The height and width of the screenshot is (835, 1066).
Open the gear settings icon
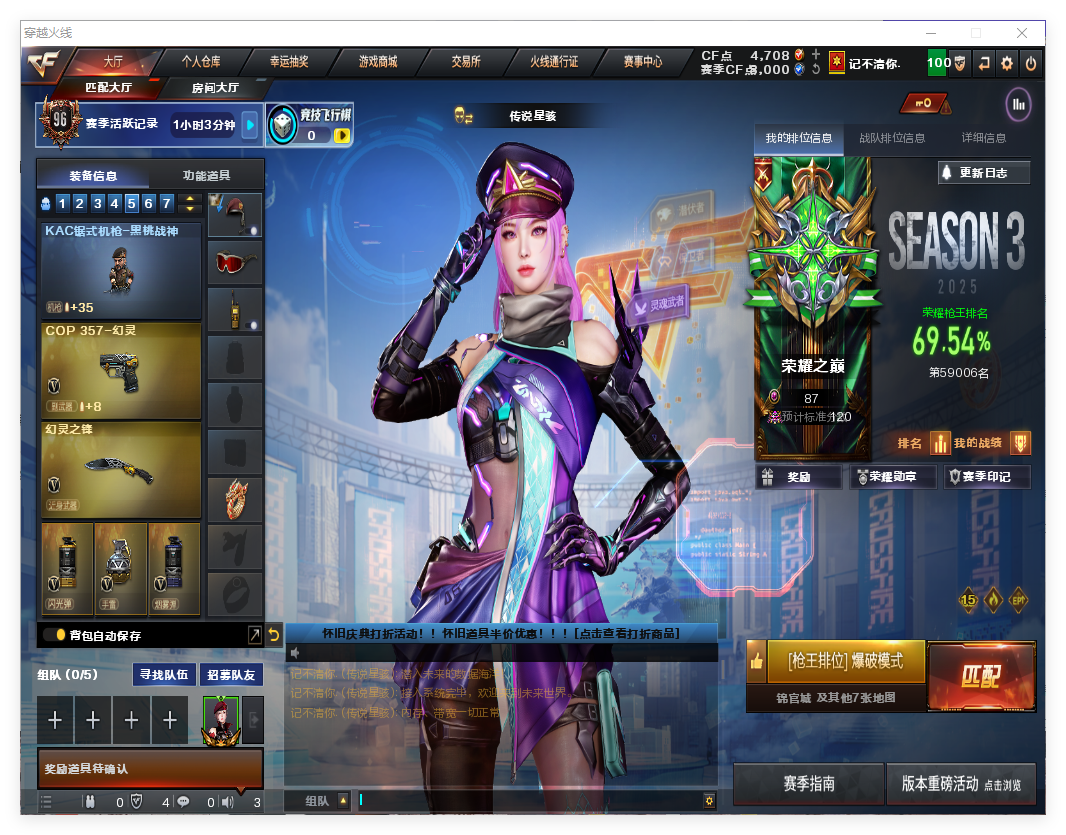tap(1007, 63)
